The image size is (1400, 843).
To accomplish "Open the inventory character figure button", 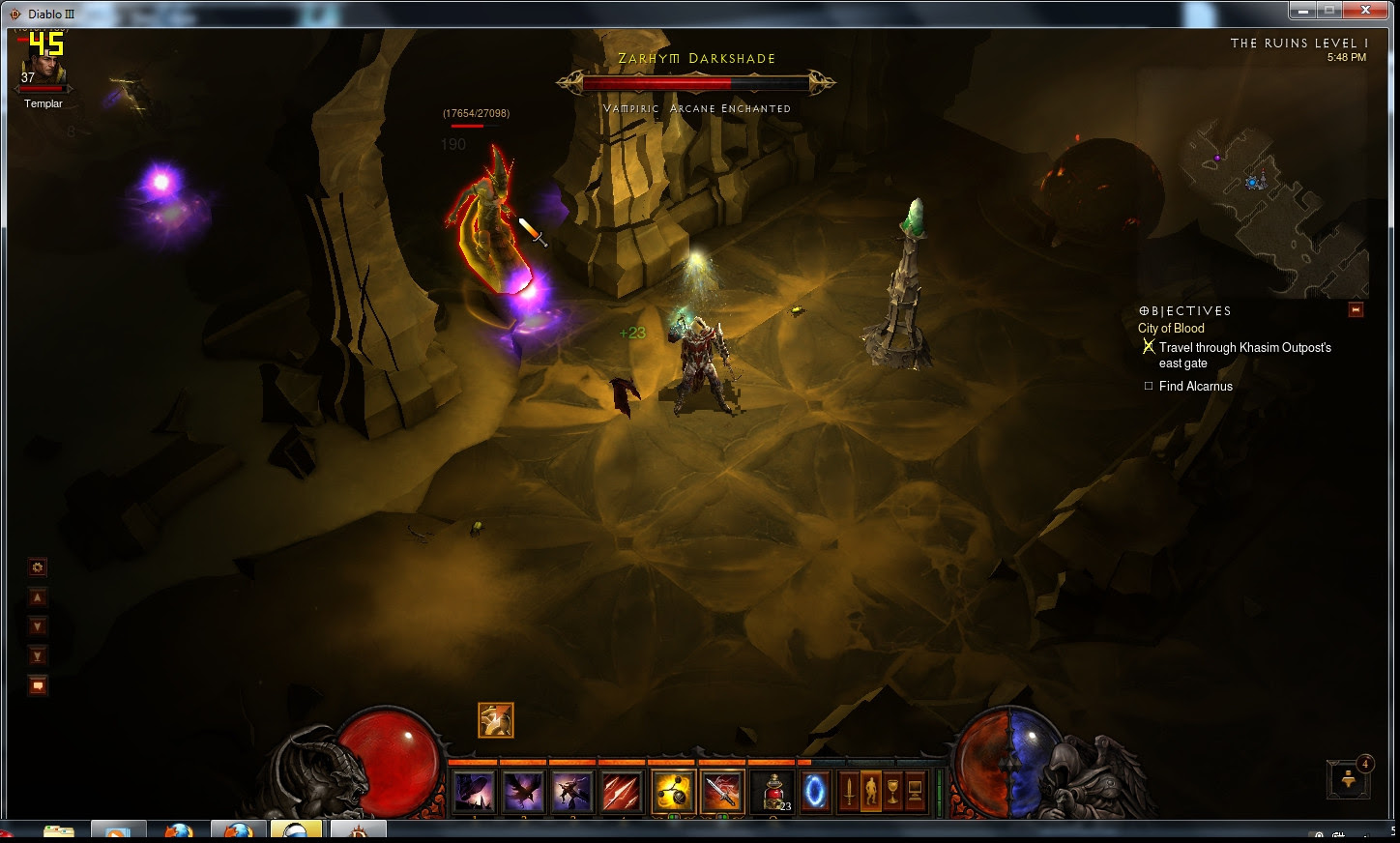I will pyautogui.click(x=870, y=792).
